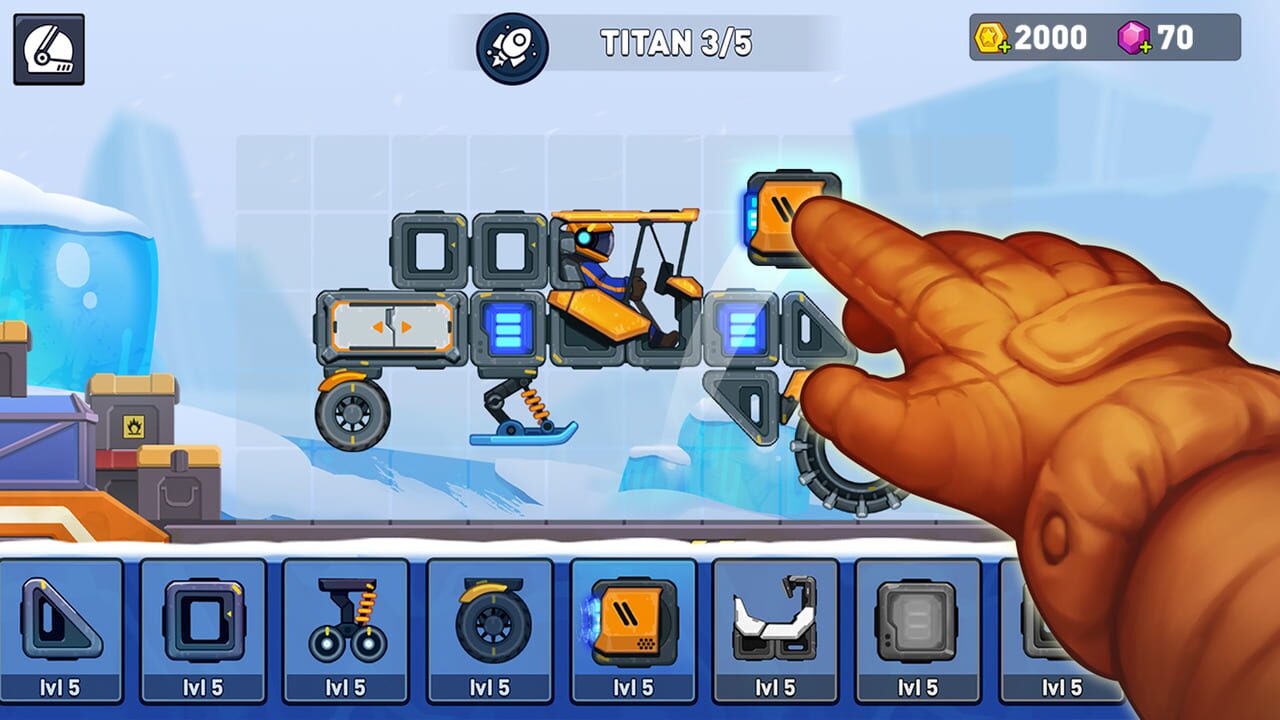The height and width of the screenshot is (720, 1280).
Task: Select the white bumper grabber part
Action: 777,620
